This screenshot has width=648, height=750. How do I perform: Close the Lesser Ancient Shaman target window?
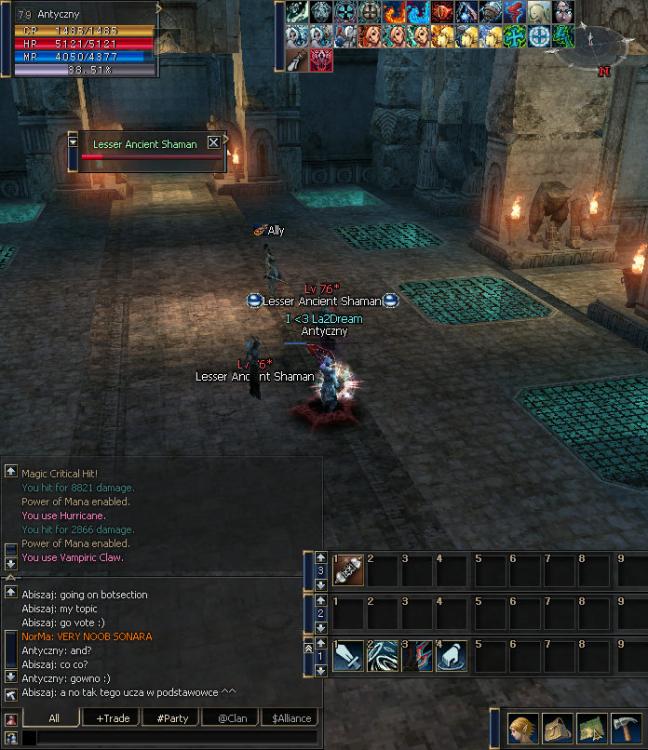tap(213, 143)
